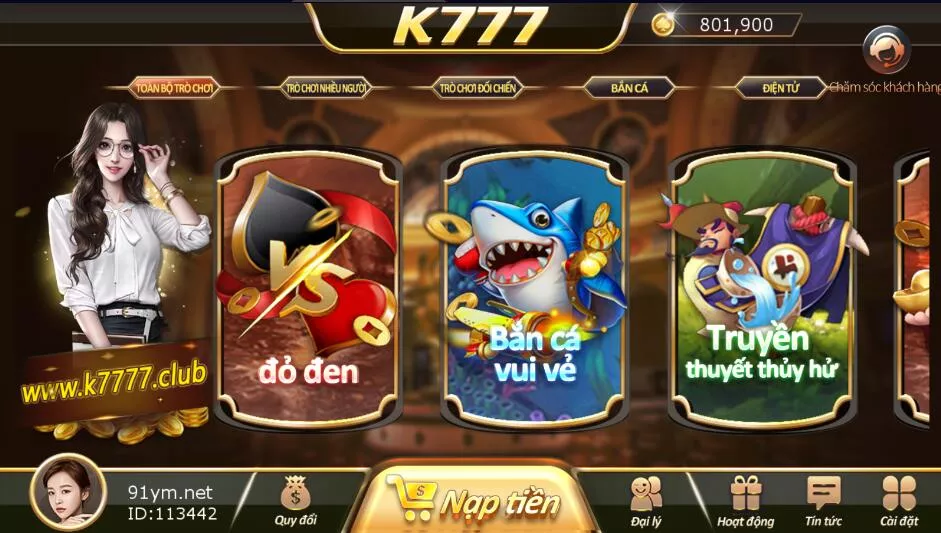This screenshot has width=941, height=533.
Task: Choose the Bắn cá vui vẻ game
Action: tap(536, 290)
